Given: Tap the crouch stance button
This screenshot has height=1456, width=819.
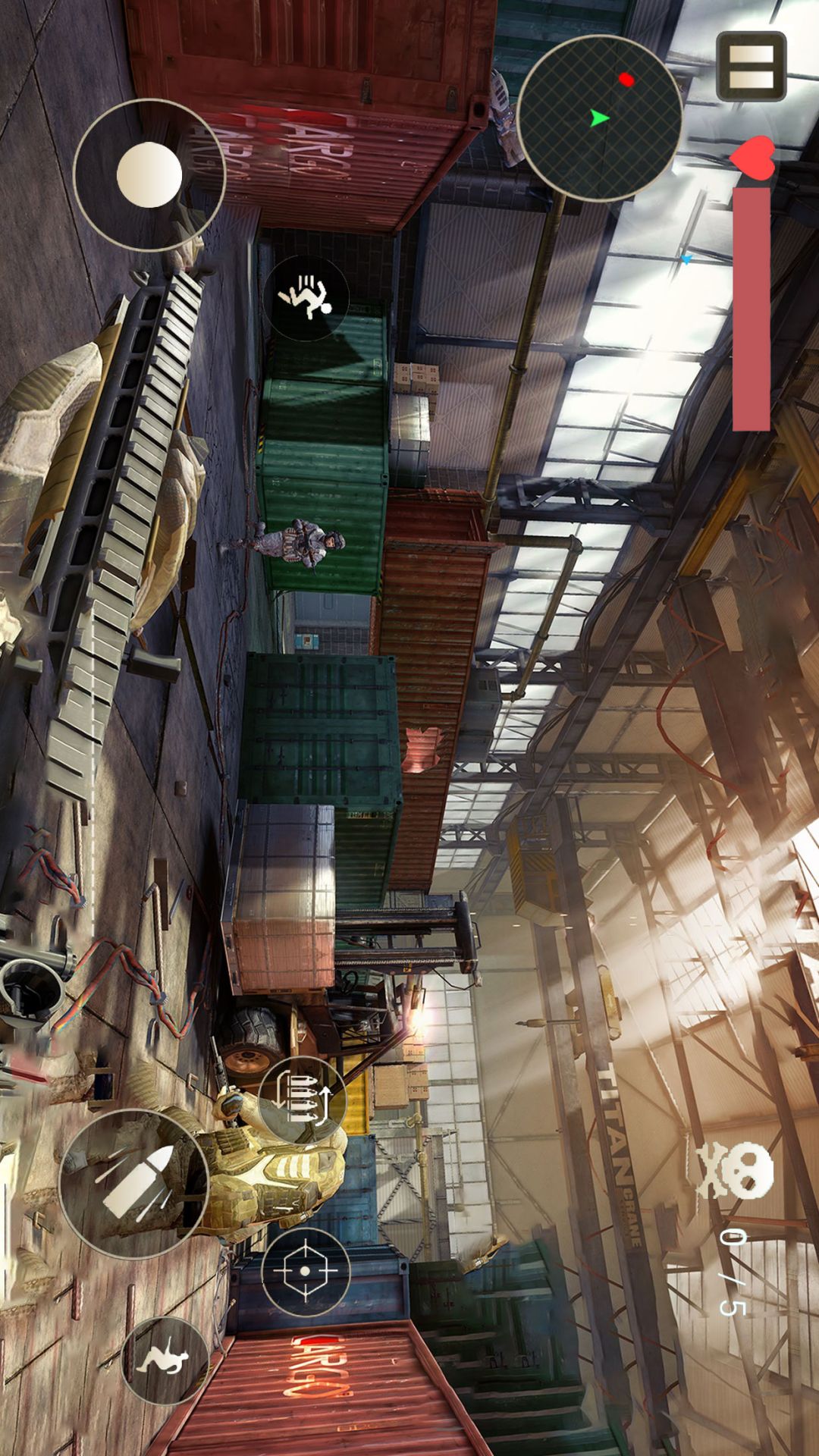Looking at the screenshot, I should pyautogui.click(x=165, y=1360).
